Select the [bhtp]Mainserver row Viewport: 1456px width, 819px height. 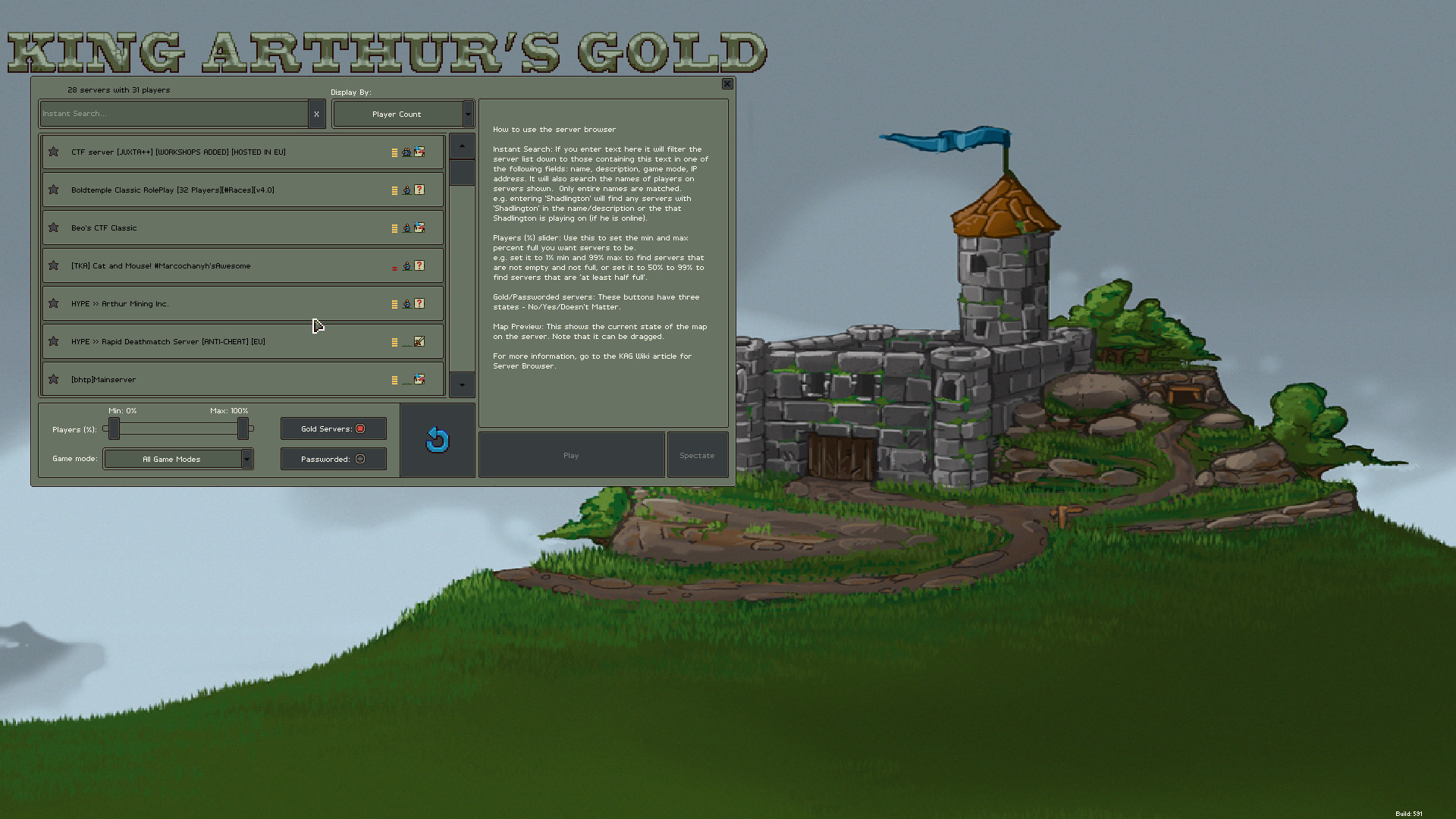(x=227, y=379)
